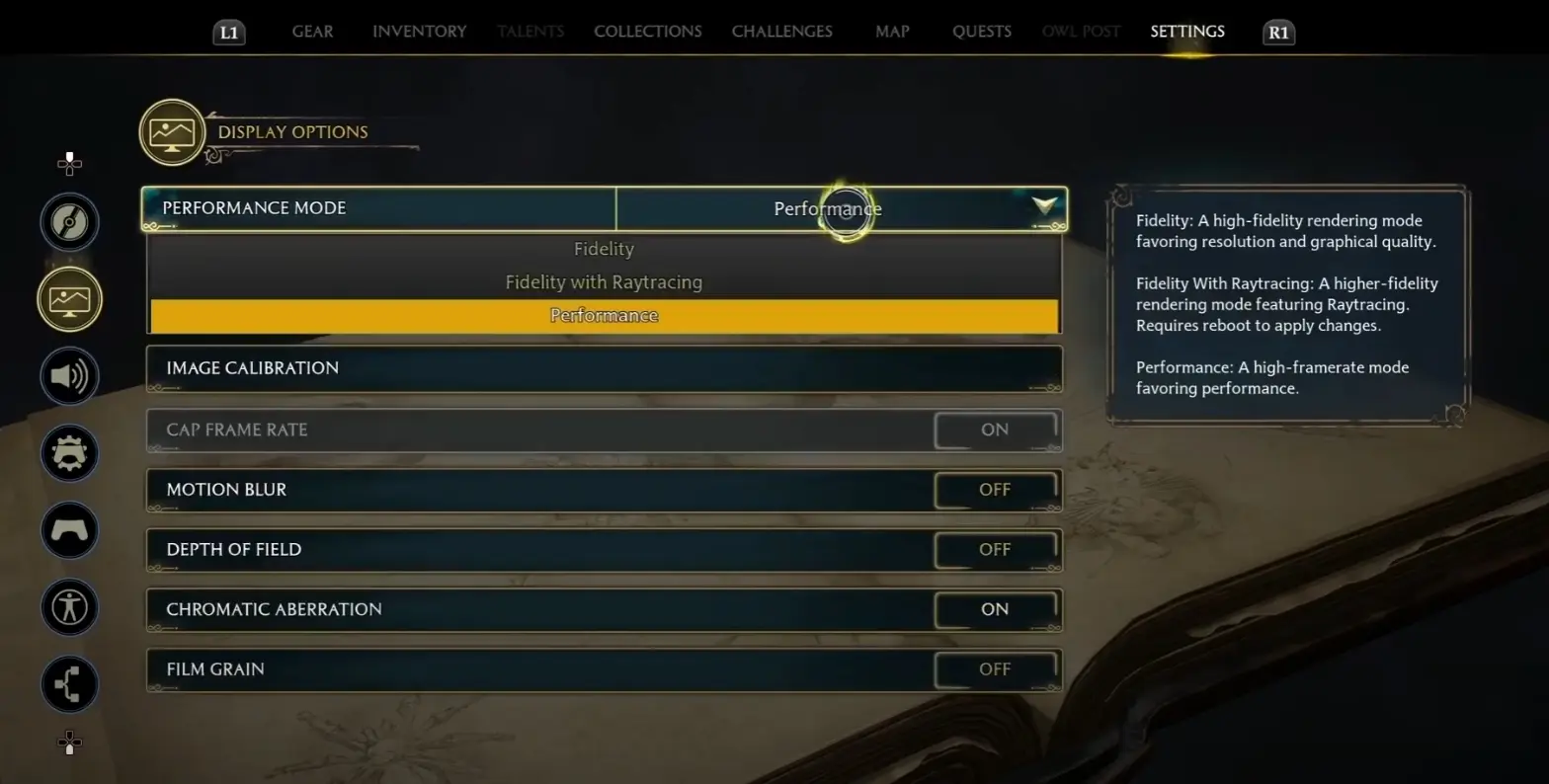Select Fidelity with Raytracing from dropdown

coord(604,281)
